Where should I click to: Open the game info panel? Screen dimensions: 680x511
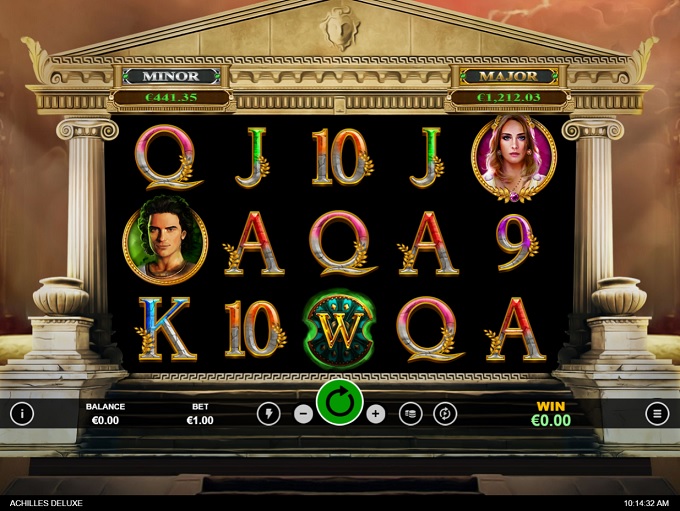[x=22, y=413]
